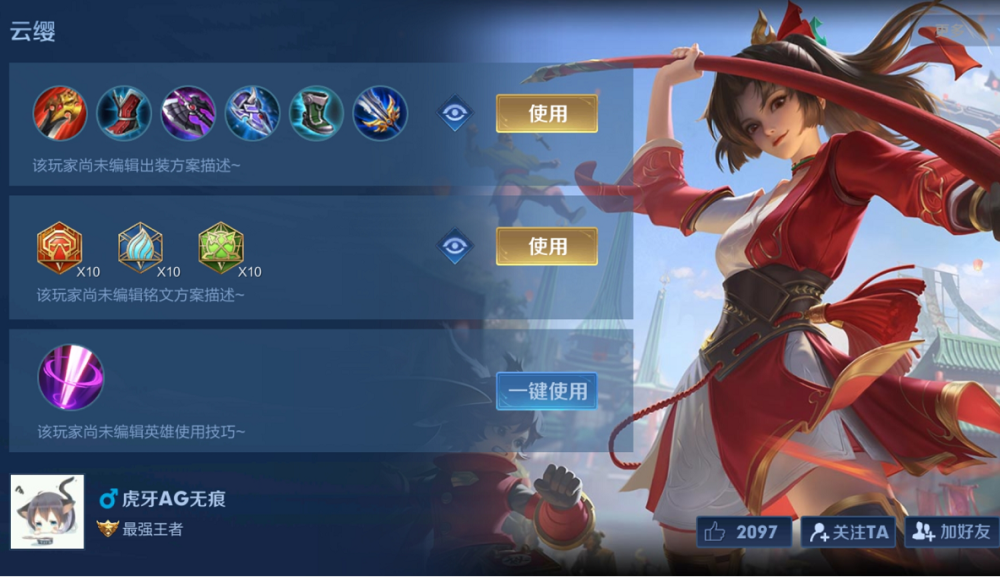Image resolution: width=1000 pixels, height=577 pixels.
Task: Apply the rune setup with 使用 button
Action: click(546, 246)
